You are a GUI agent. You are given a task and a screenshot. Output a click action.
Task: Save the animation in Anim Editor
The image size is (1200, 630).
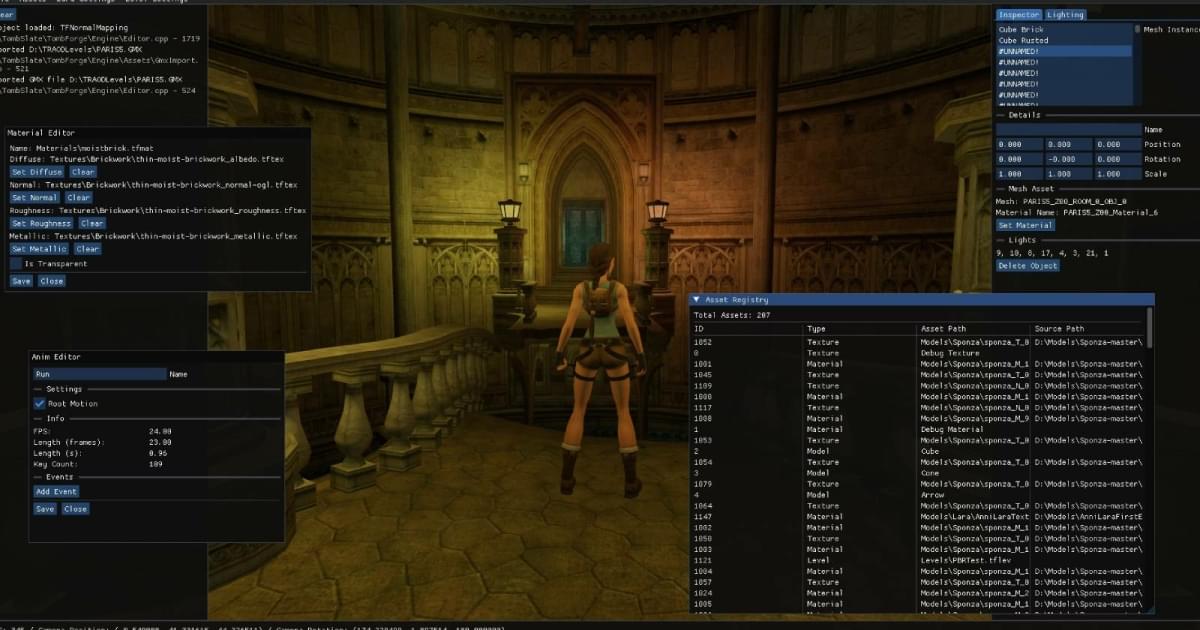(x=45, y=509)
